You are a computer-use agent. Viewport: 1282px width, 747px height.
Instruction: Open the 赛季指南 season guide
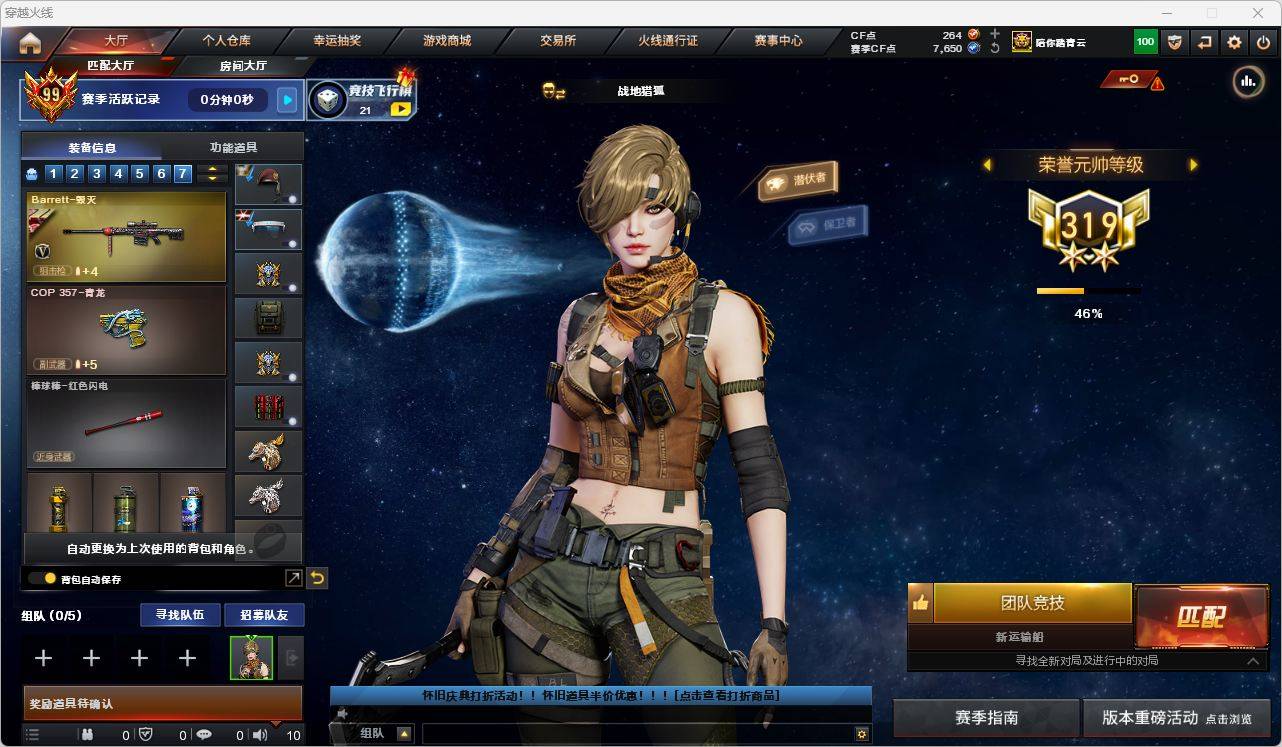click(986, 718)
